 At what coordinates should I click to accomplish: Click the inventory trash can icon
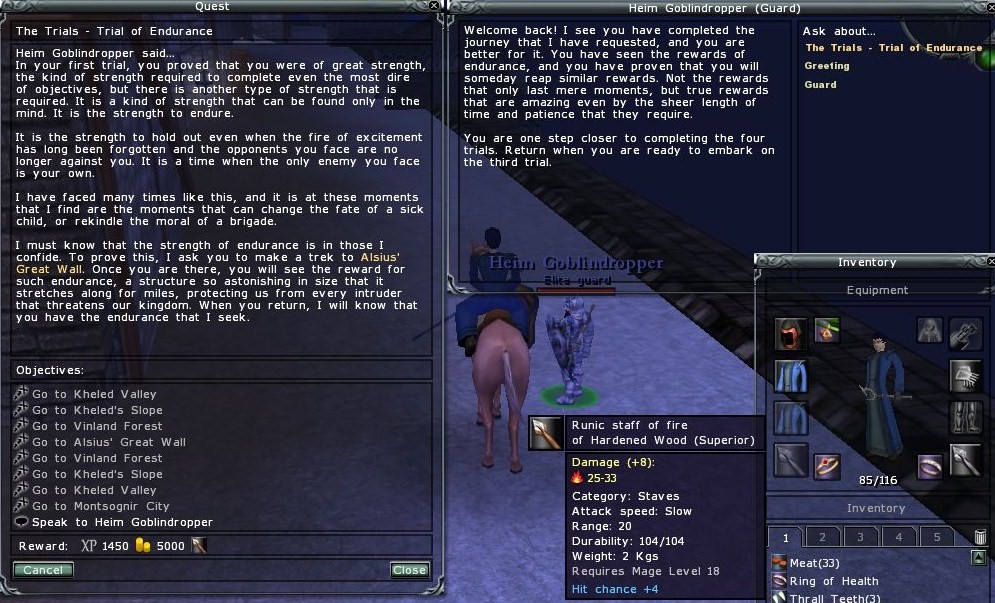click(980, 537)
